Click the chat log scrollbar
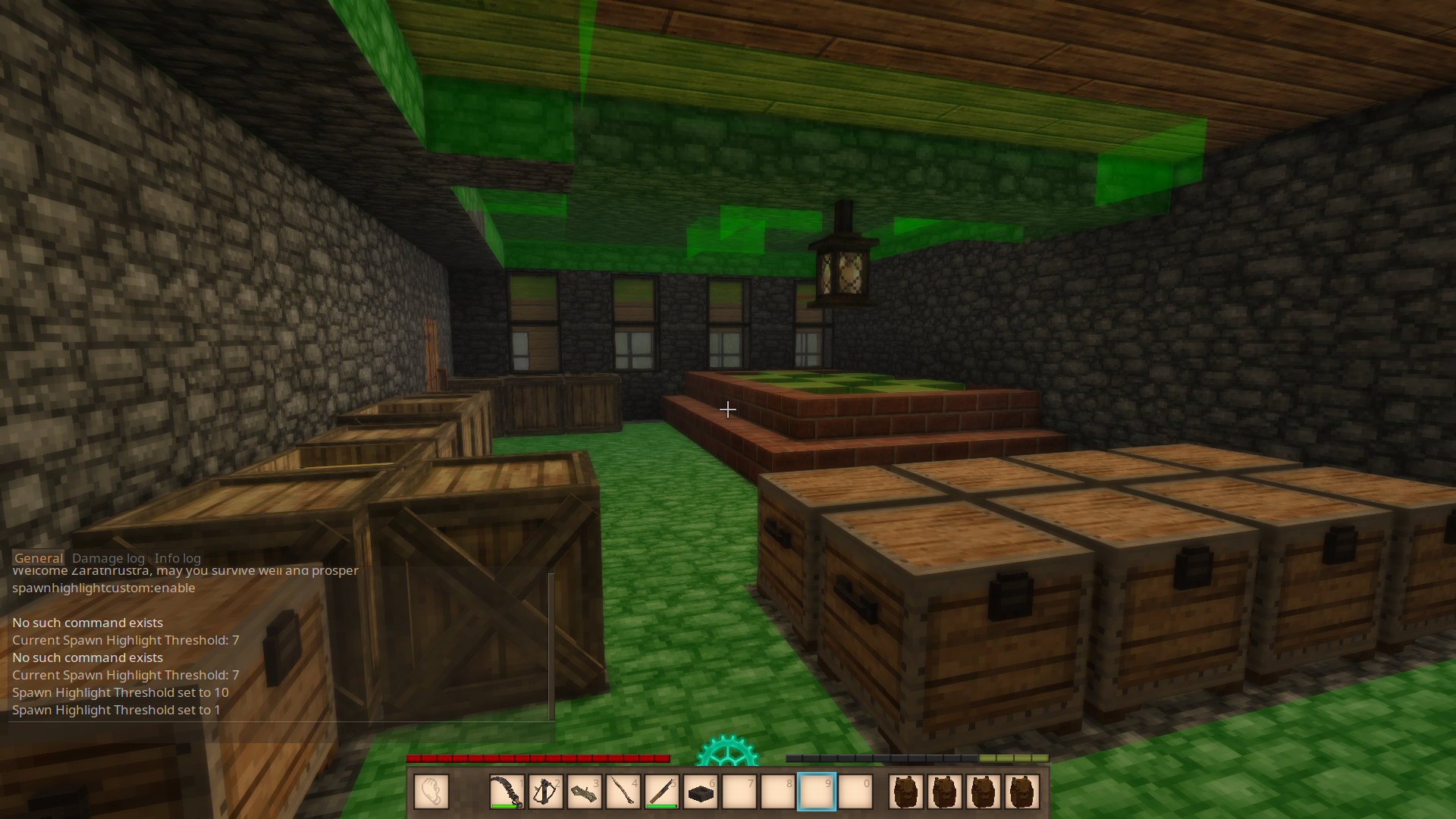Screen dimensions: 1456x819 coord(551,645)
